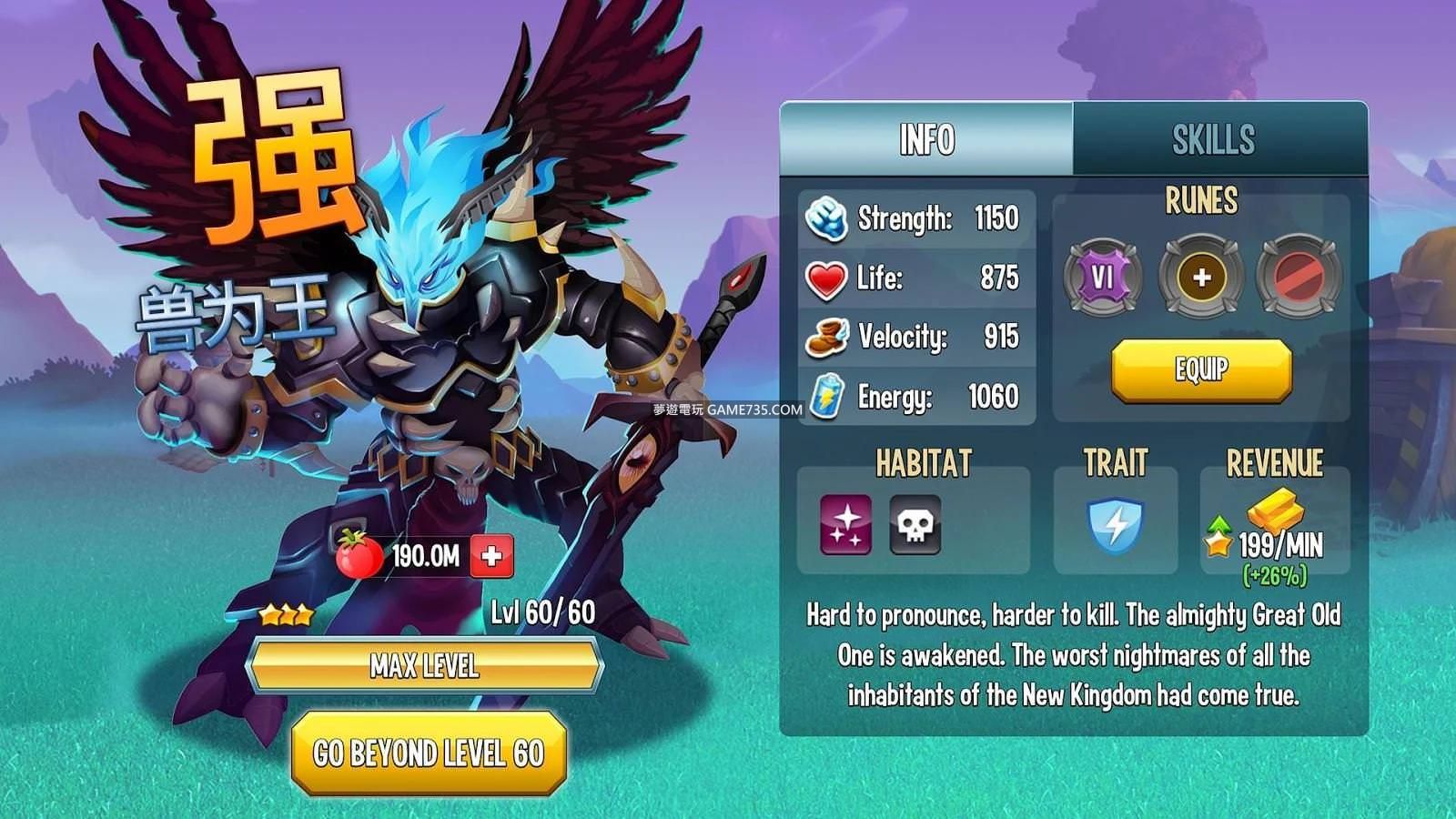The width and height of the screenshot is (1456, 819).
Task: View the gold revenue icon
Action: pos(1273,511)
